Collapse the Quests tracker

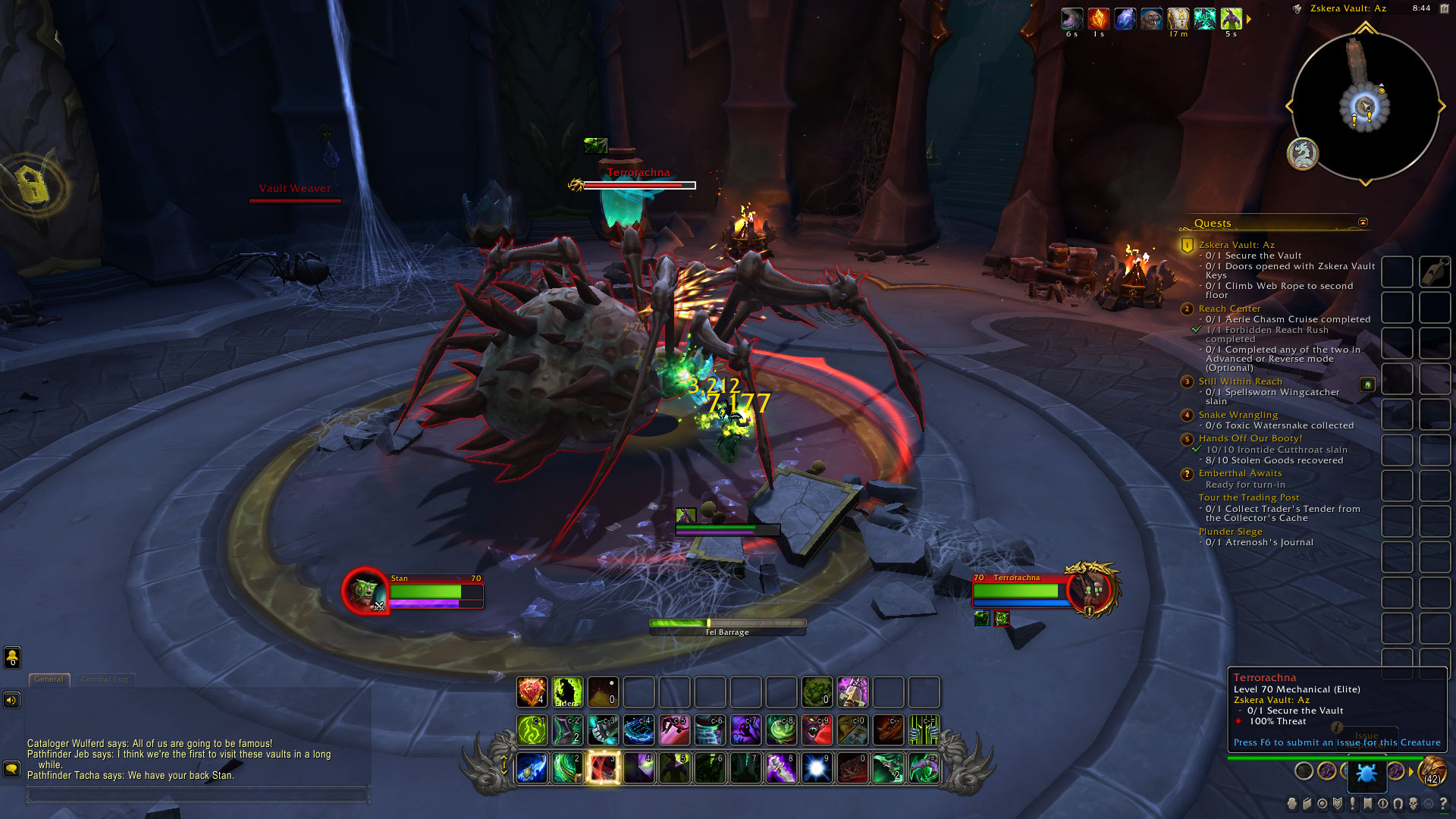(1363, 222)
